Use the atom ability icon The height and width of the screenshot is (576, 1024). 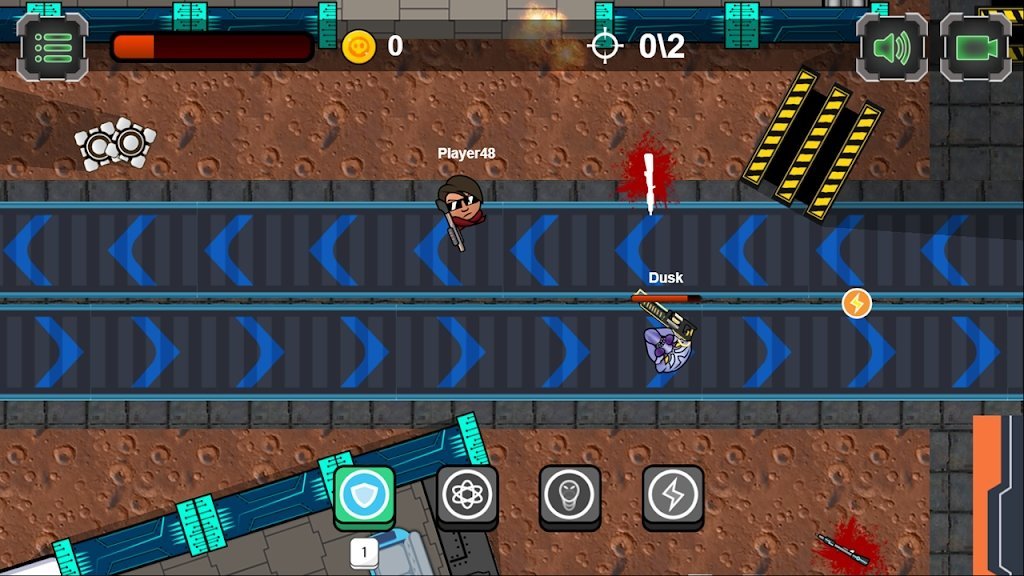[x=467, y=495]
